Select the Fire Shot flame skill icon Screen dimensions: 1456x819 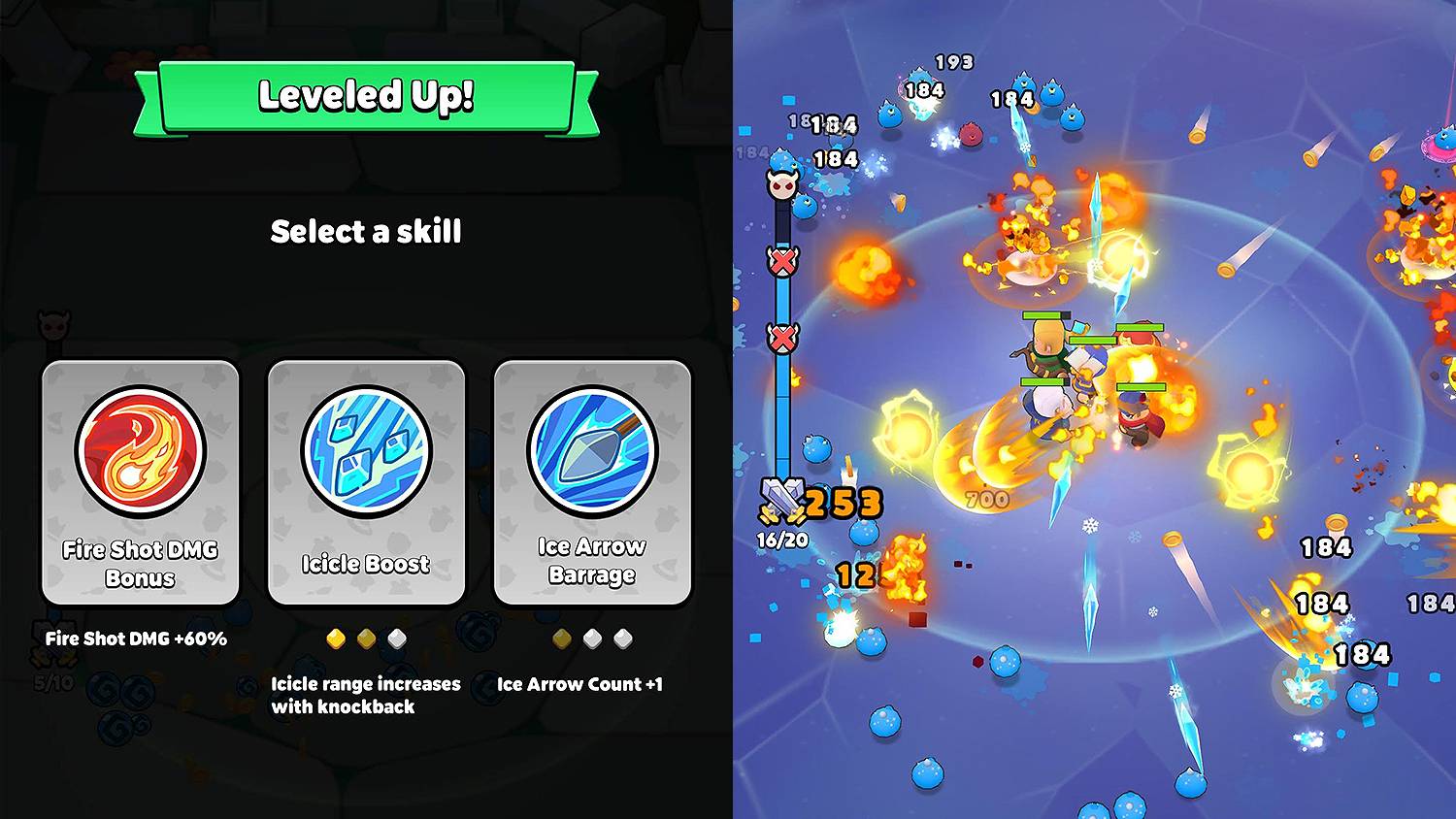pyautogui.click(x=140, y=451)
